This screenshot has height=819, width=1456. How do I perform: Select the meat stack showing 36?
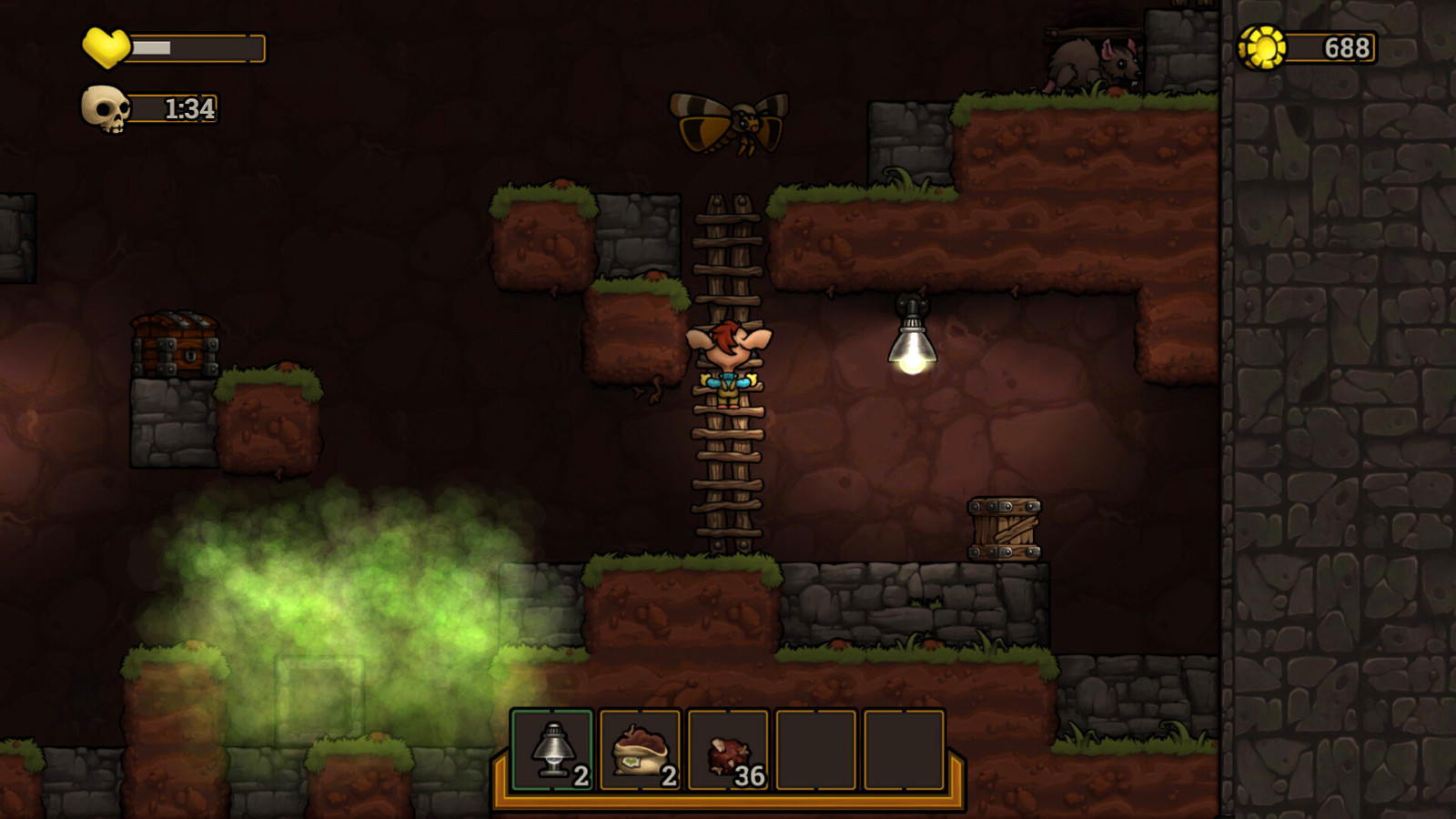tap(731, 752)
